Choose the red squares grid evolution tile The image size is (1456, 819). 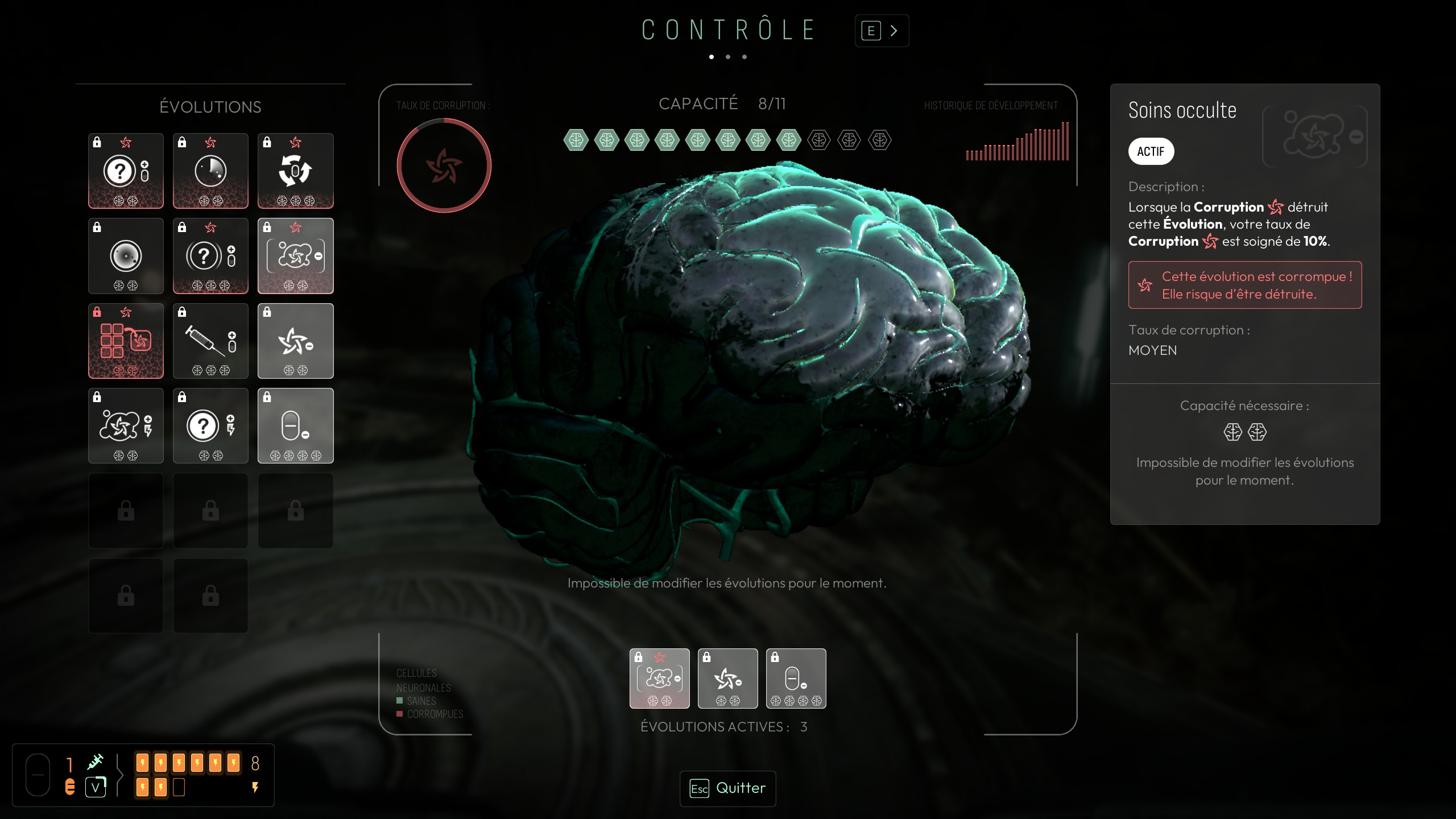(126, 341)
